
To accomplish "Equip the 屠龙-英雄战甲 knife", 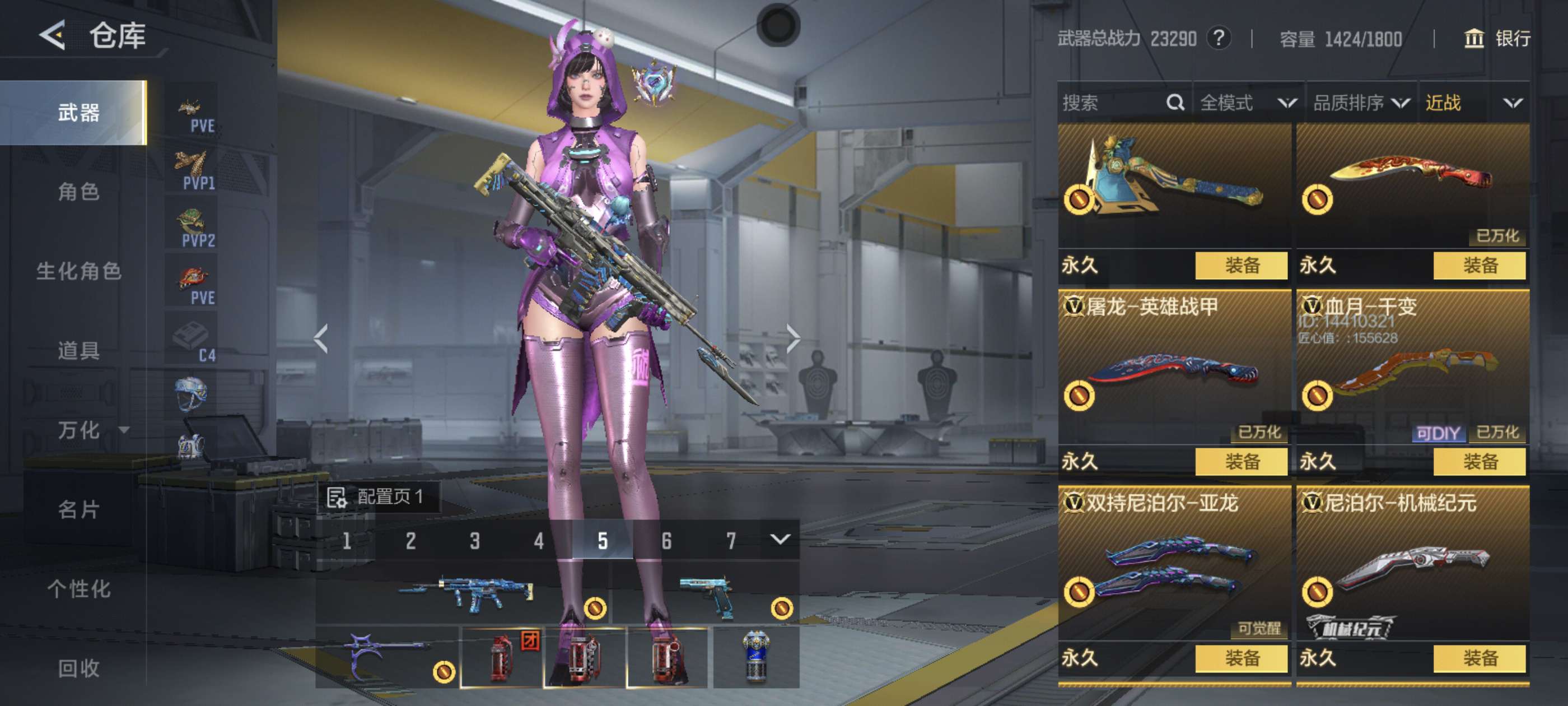I will (1241, 462).
